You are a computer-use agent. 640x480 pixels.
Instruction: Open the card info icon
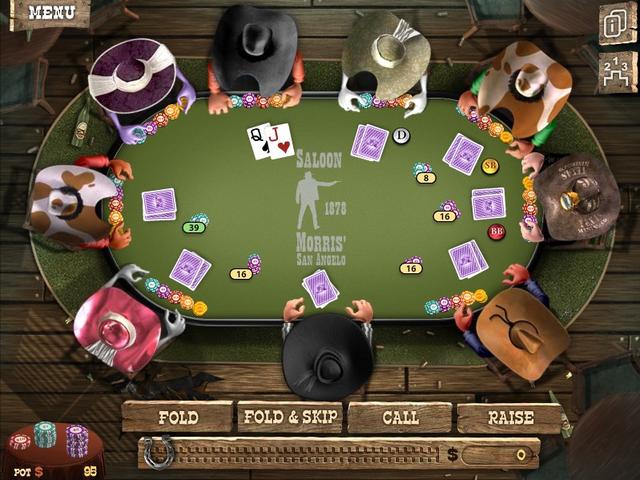click(x=617, y=24)
